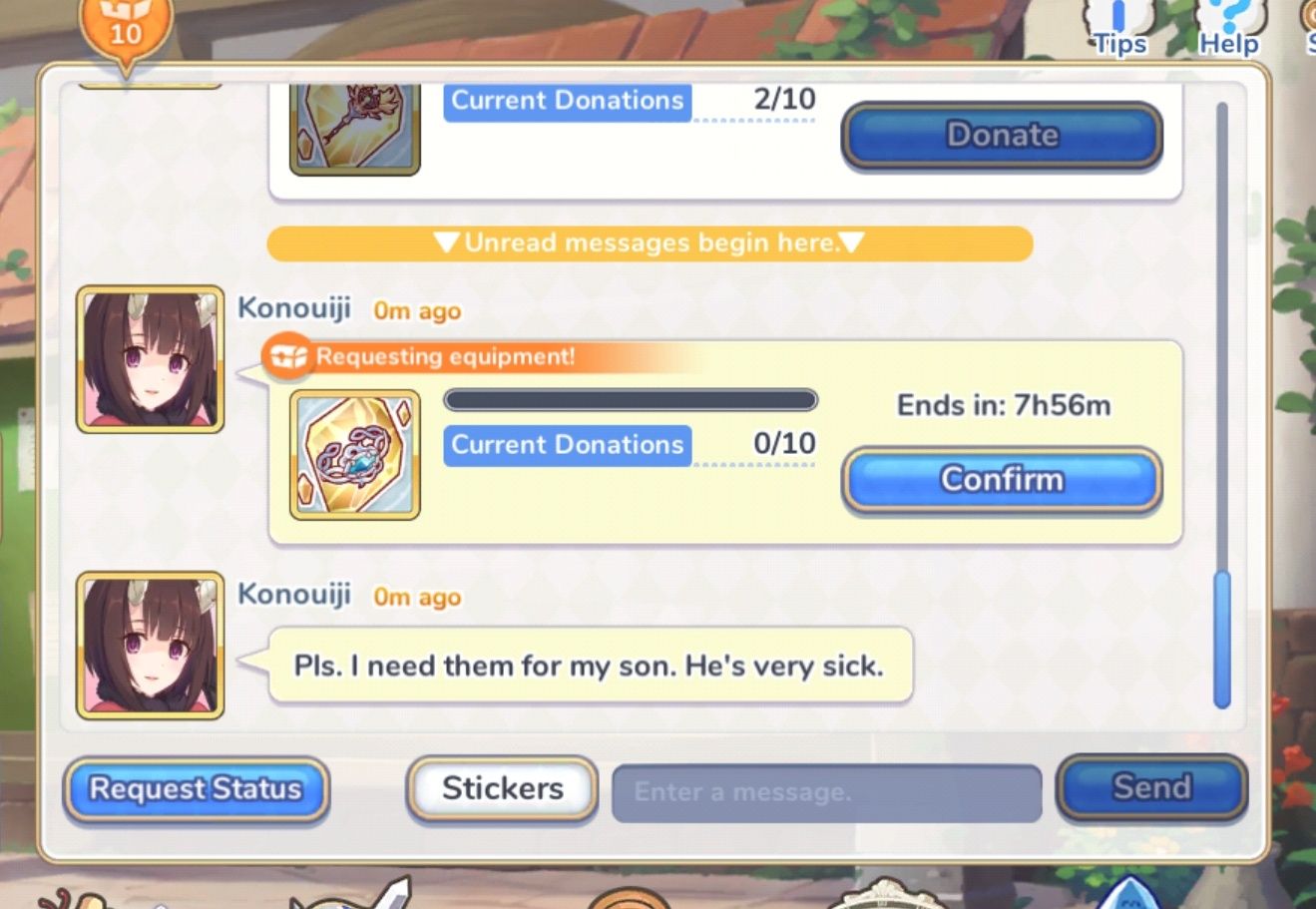Screen dimensions: 1316x909
Task: Open the Settings icon at top right
Action: click(x=1307, y=25)
